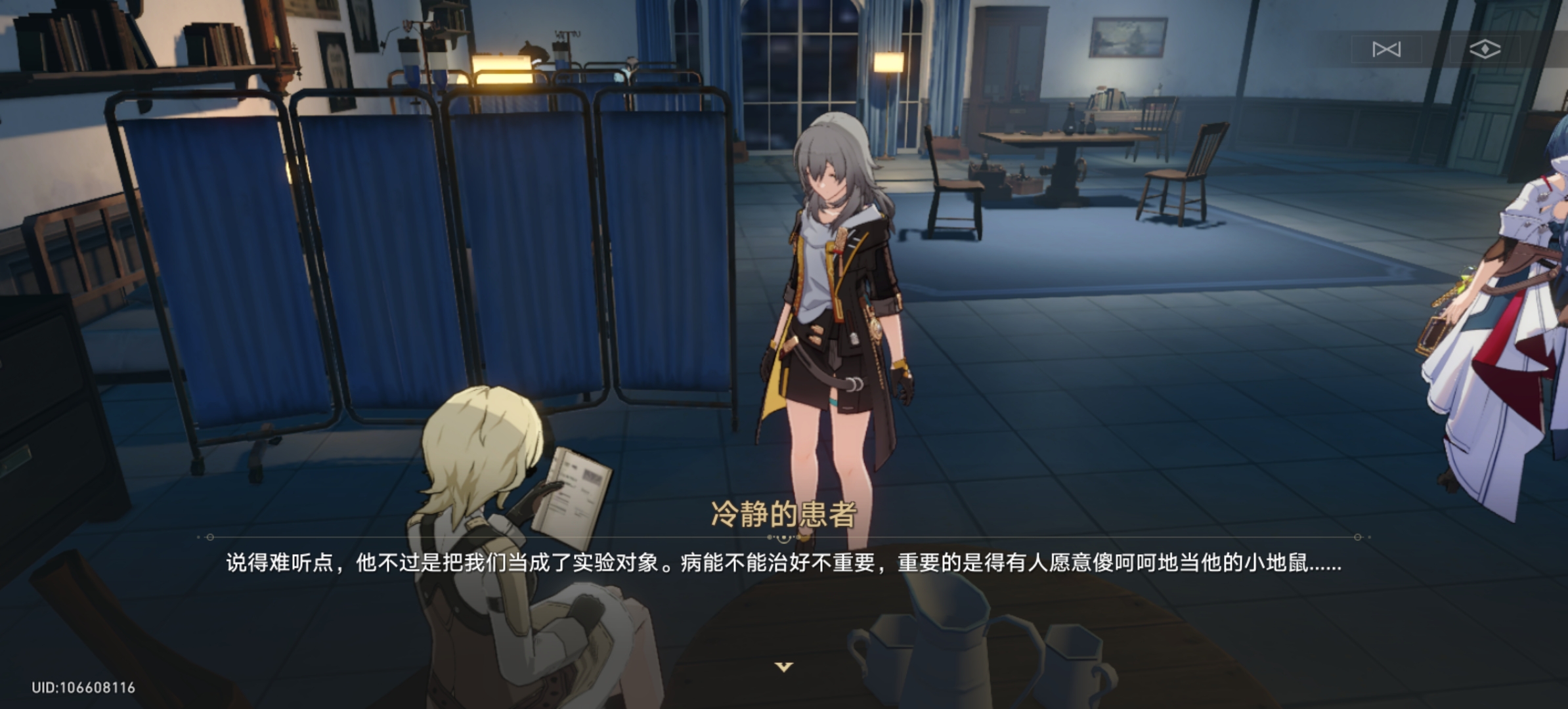The width and height of the screenshot is (1568, 709).
Task: Advance dialogue with the down arrow indicator
Action: point(784,667)
